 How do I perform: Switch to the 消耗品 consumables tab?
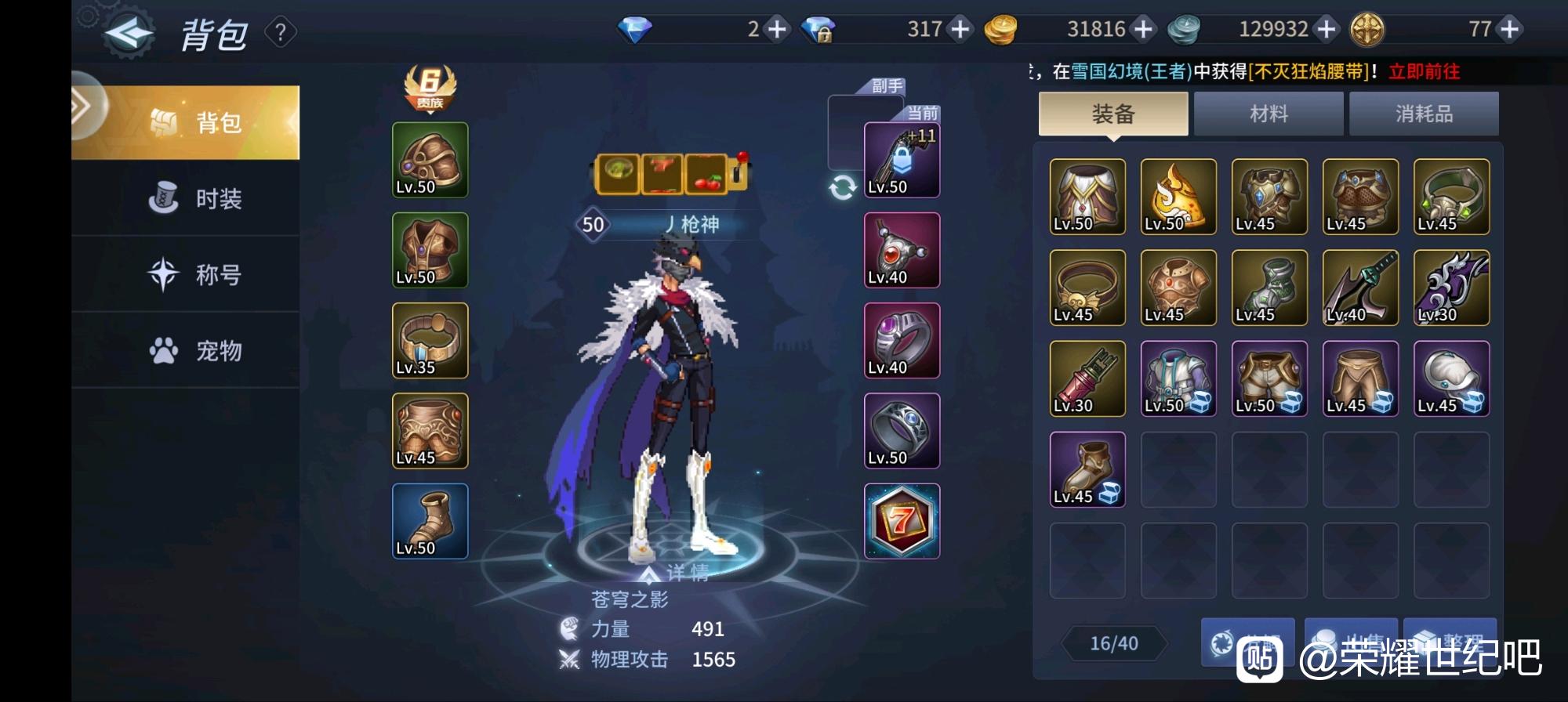[x=1423, y=114]
